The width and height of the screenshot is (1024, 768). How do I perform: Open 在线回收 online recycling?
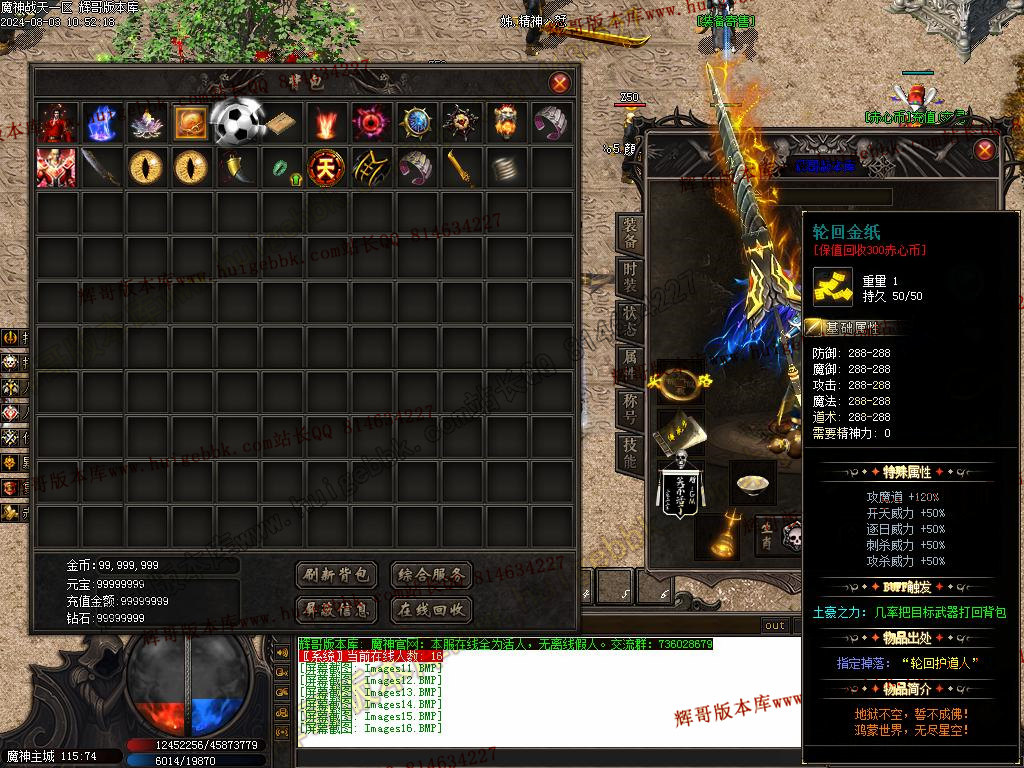430,608
